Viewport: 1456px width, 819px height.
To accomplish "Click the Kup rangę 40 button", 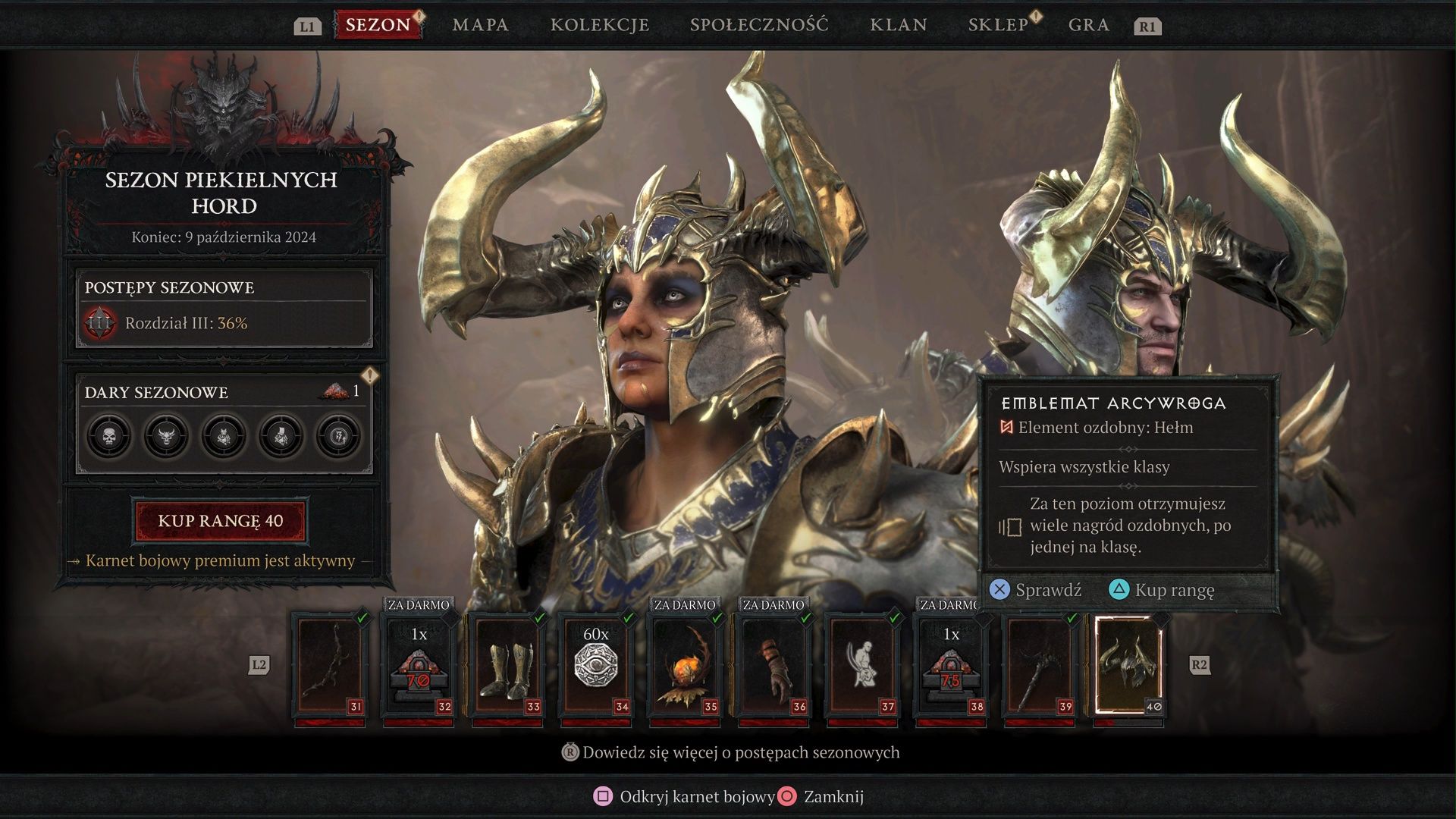I will (x=221, y=521).
